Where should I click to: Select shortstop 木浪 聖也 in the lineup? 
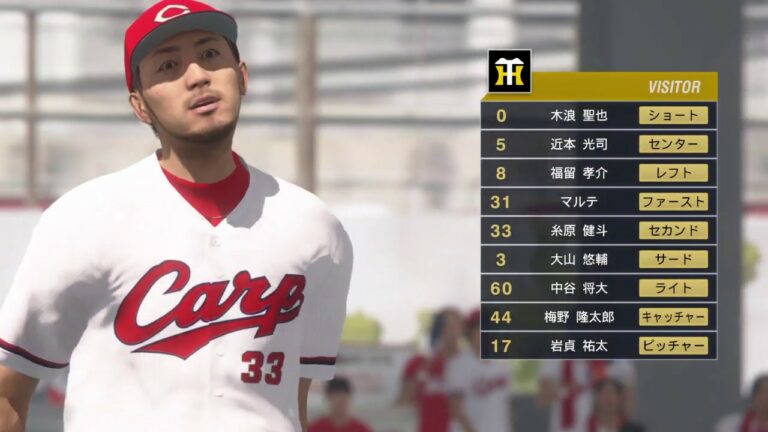point(598,115)
